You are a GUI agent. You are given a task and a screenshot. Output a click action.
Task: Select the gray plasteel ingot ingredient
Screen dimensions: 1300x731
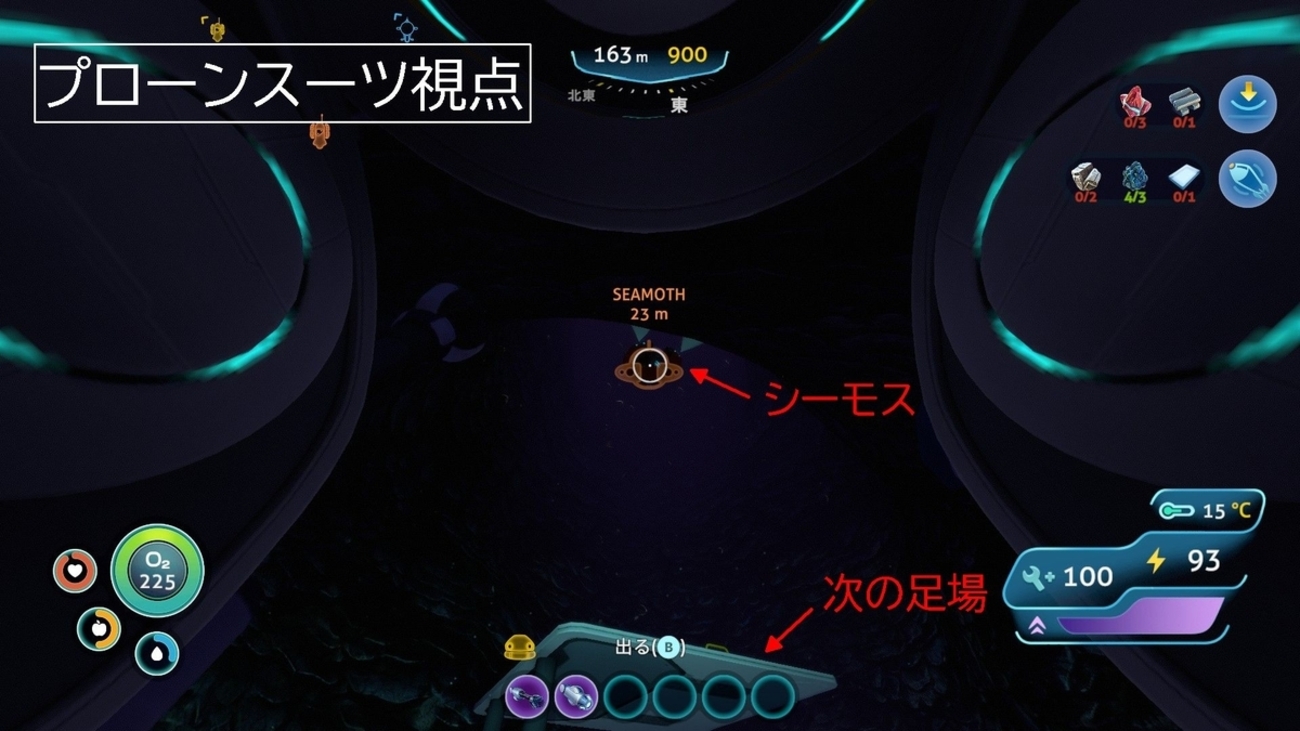[x=1183, y=102]
